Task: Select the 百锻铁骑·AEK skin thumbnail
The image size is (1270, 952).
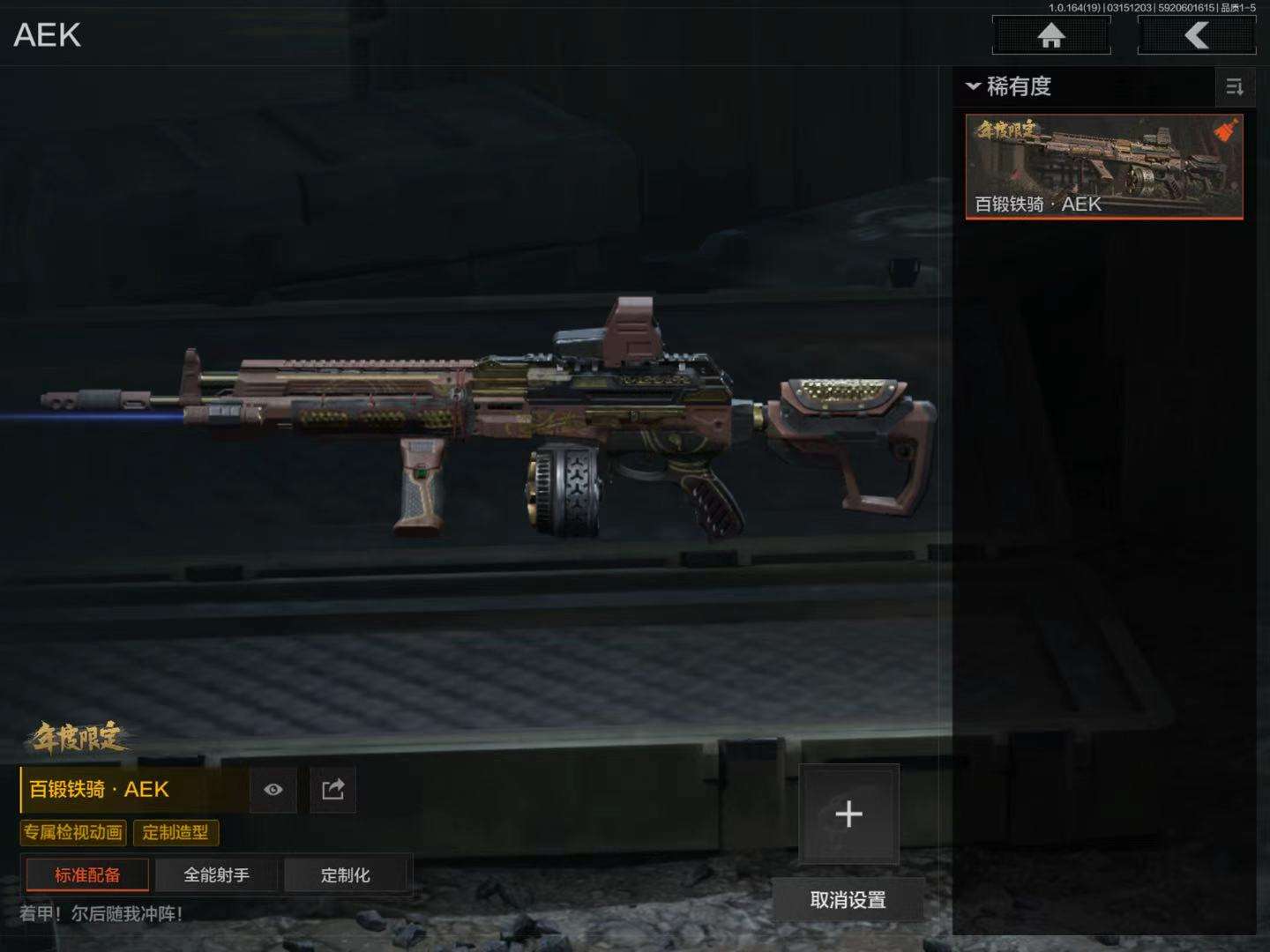Action: pyautogui.click(x=1104, y=167)
